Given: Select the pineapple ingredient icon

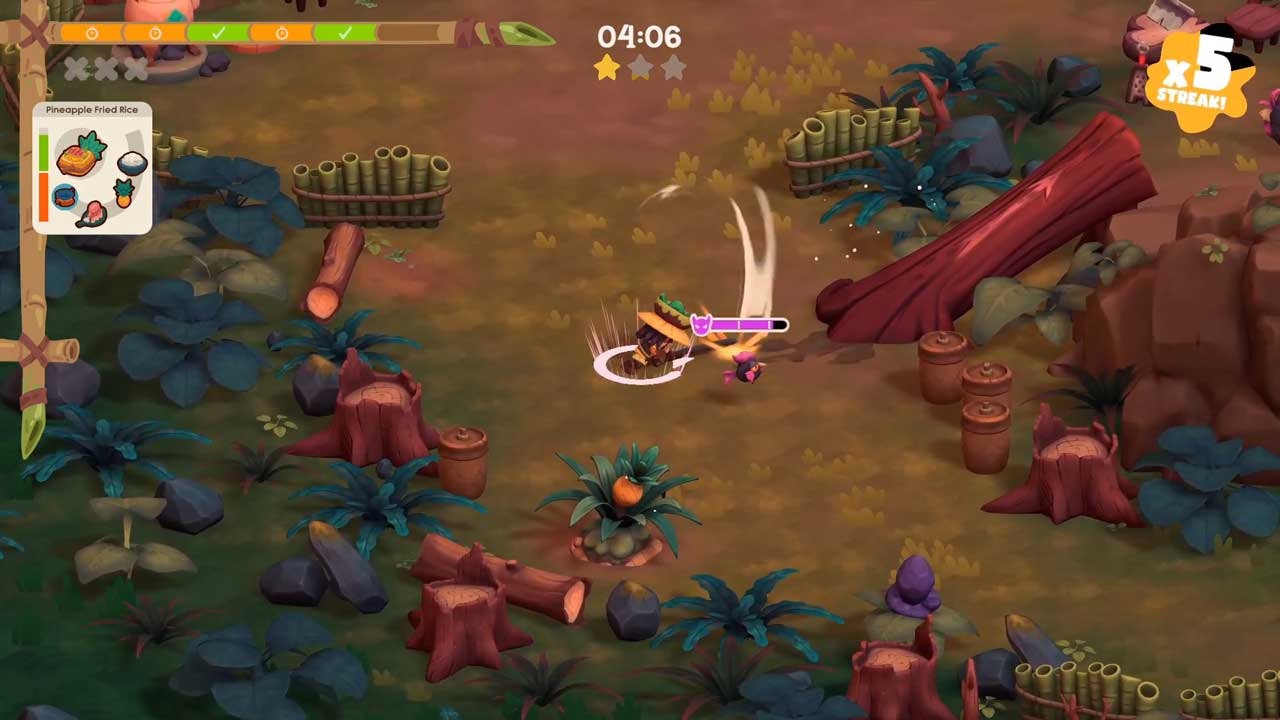Looking at the screenshot, I should click(x=123, y=193).
